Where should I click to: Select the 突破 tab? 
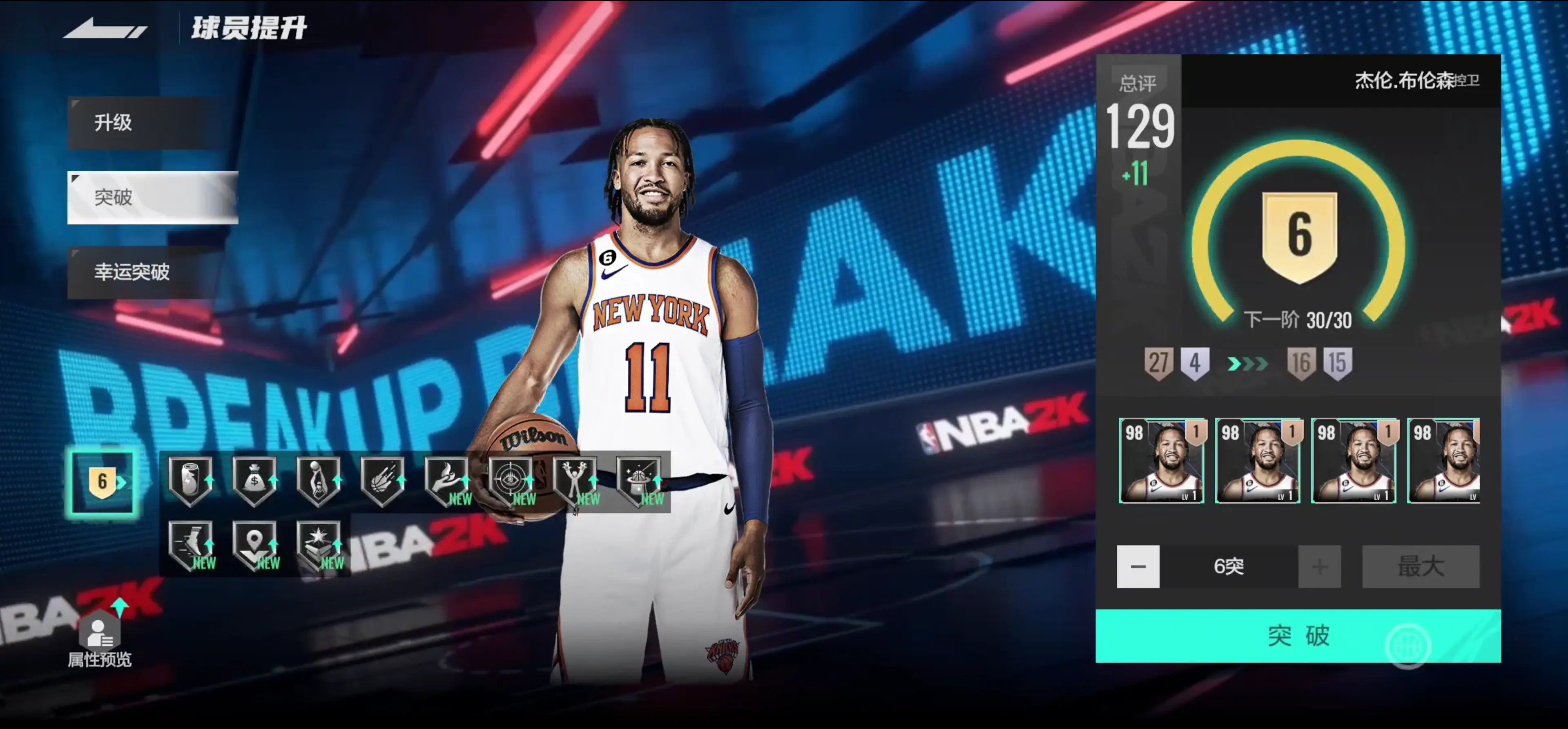[152, 197]
